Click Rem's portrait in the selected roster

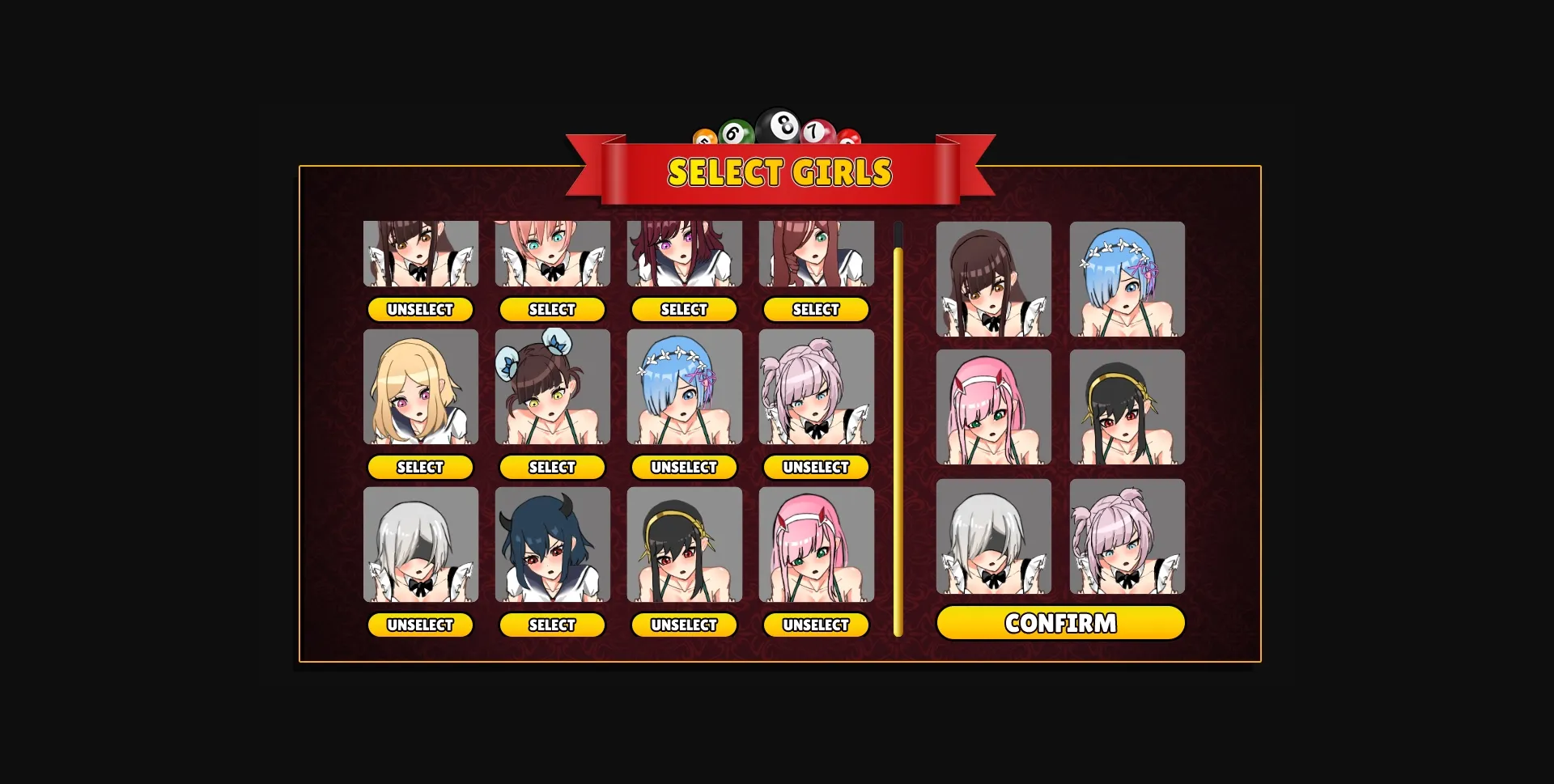pyautogui.click(x=1127, y=279)
